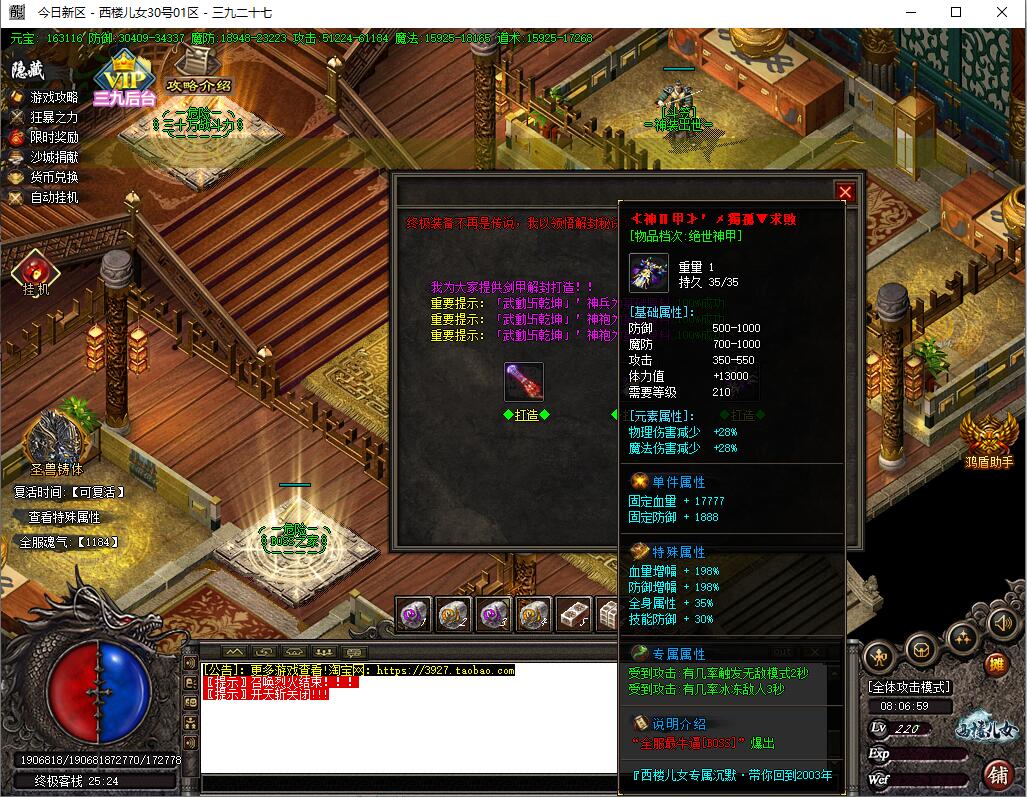The width and height of the screenshot is (1027, 797).
Task: Toggle the 隐藏 hide menu label
Action: click(28, 70)
